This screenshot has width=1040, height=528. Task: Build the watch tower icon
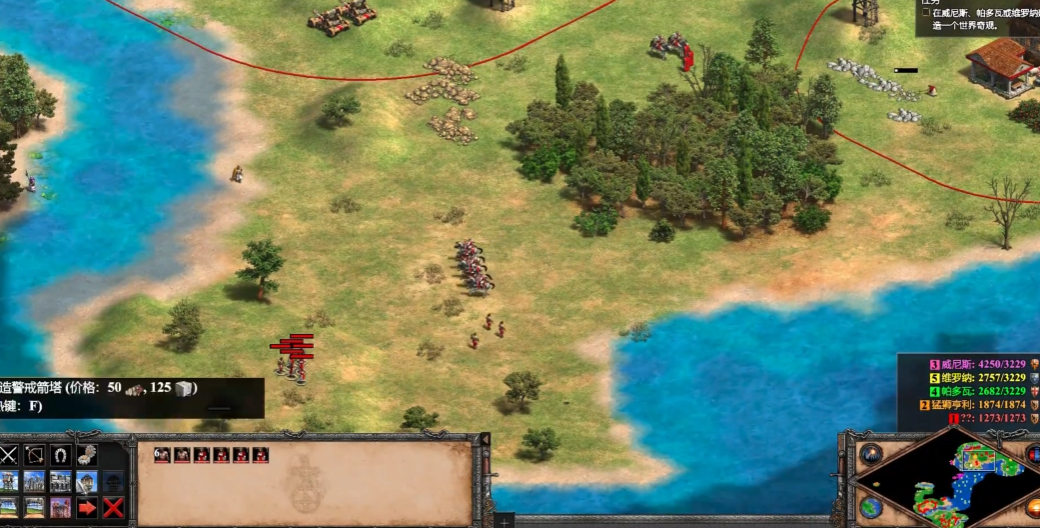click(x=9, y=482)
